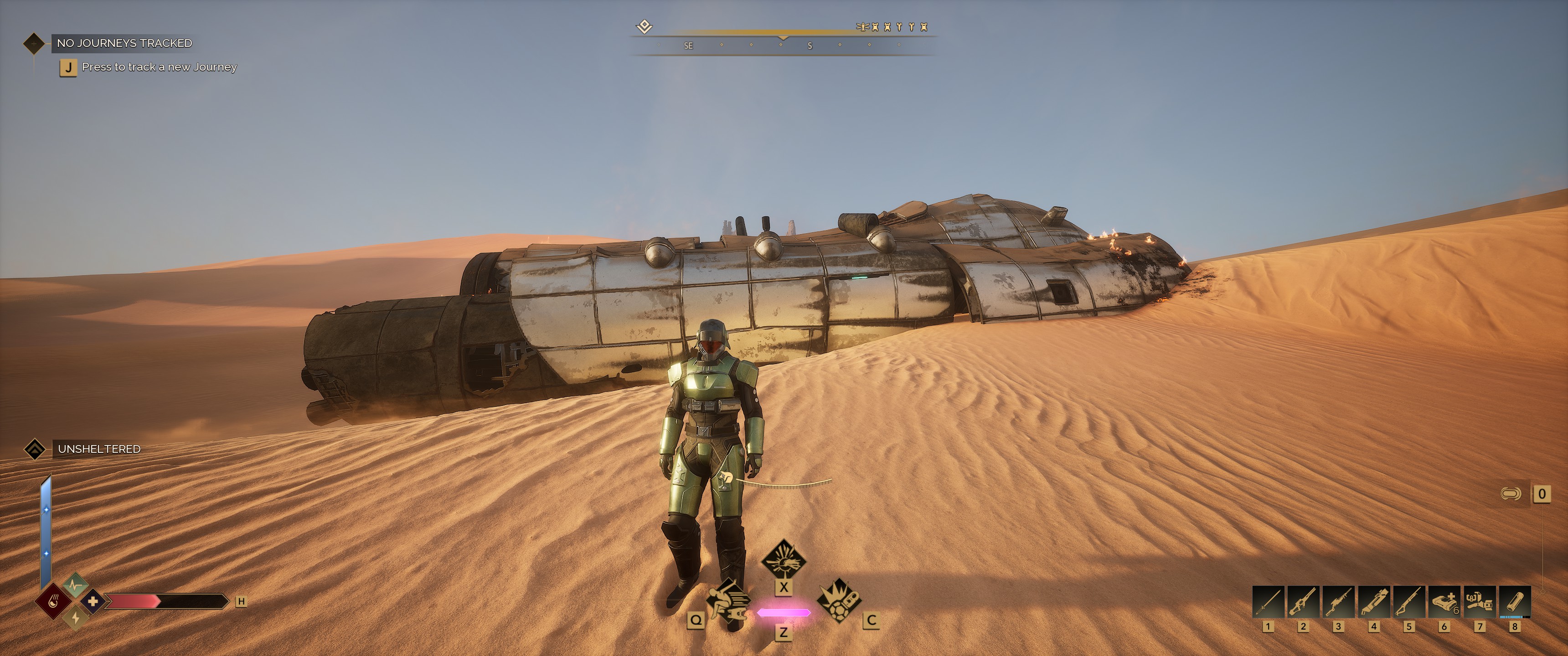Select the sword in hotbar slot 1
Image resolution: width=1568 pixels, height=656 pixels.
[x=1268, y=602]
